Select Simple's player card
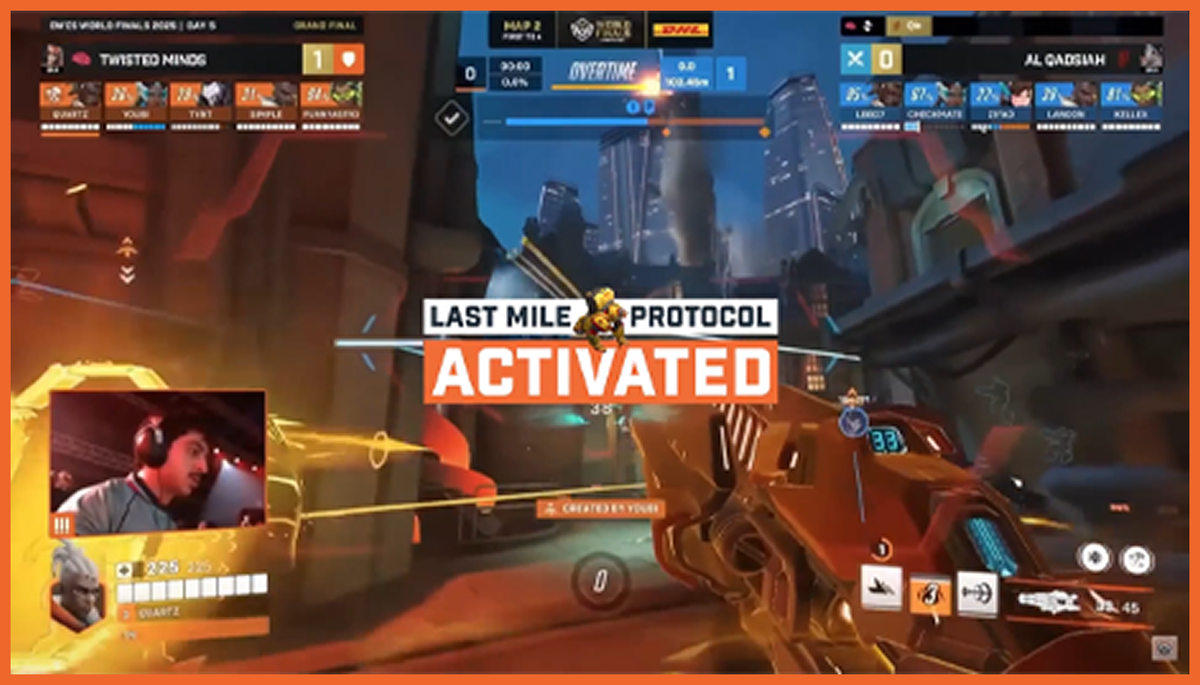 coord(265,103)
